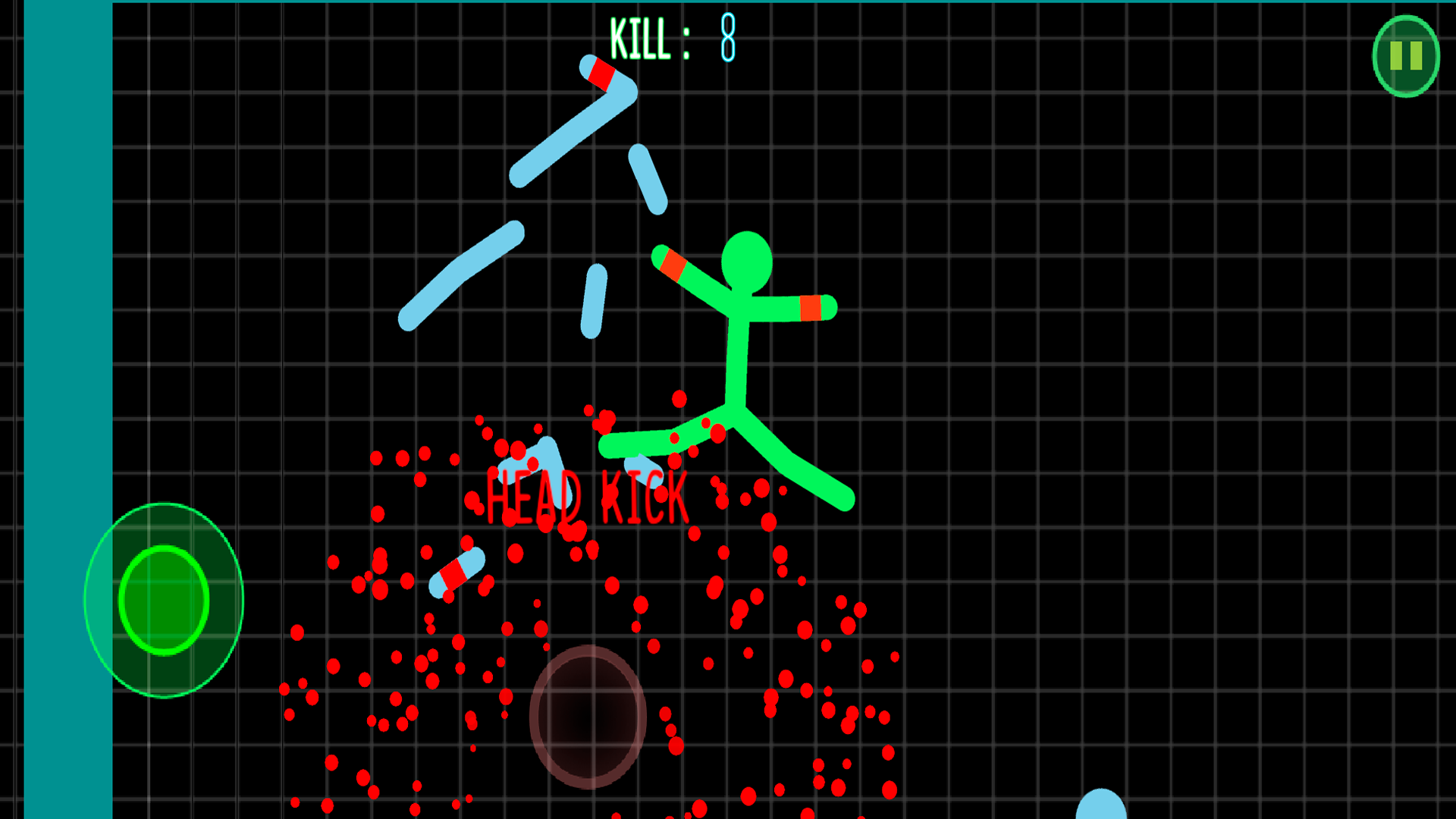Click the dark hole beneath the blood splatter
Image resolution: width=1456 pixels, height=819 pixels.
tap(588, 713)
